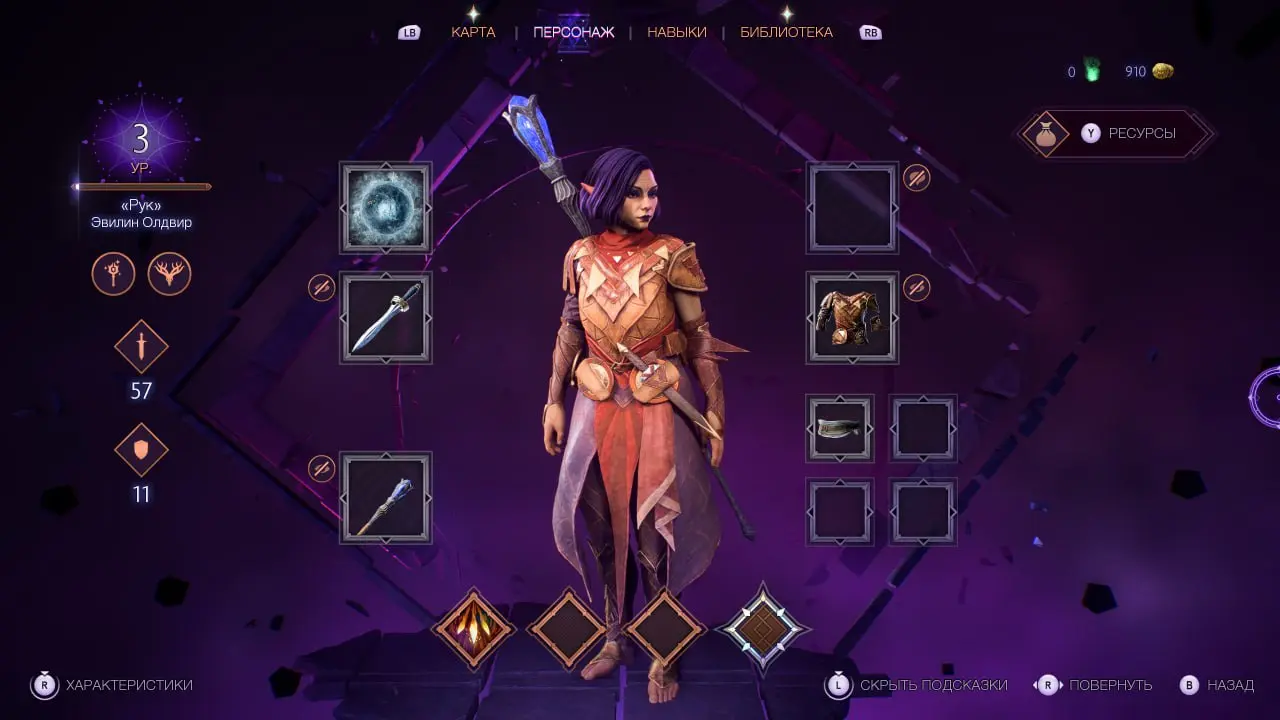
Task: Toggle the swap arrows beside the dagger slot
Action: click(321, 287)
